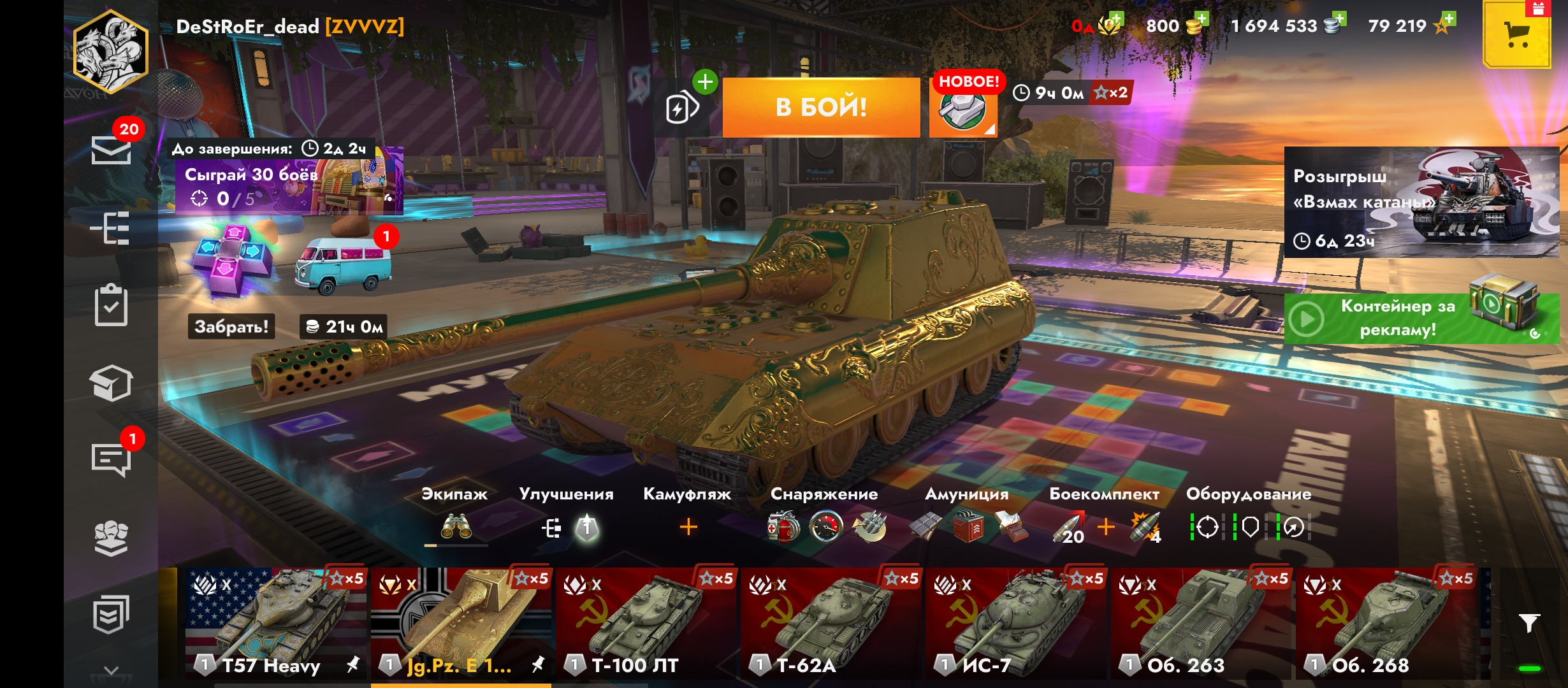Viewport: 1568px width, 688px height.
Task: Open the chat icon in the sidebar
Action: click(x=111, y=459)
